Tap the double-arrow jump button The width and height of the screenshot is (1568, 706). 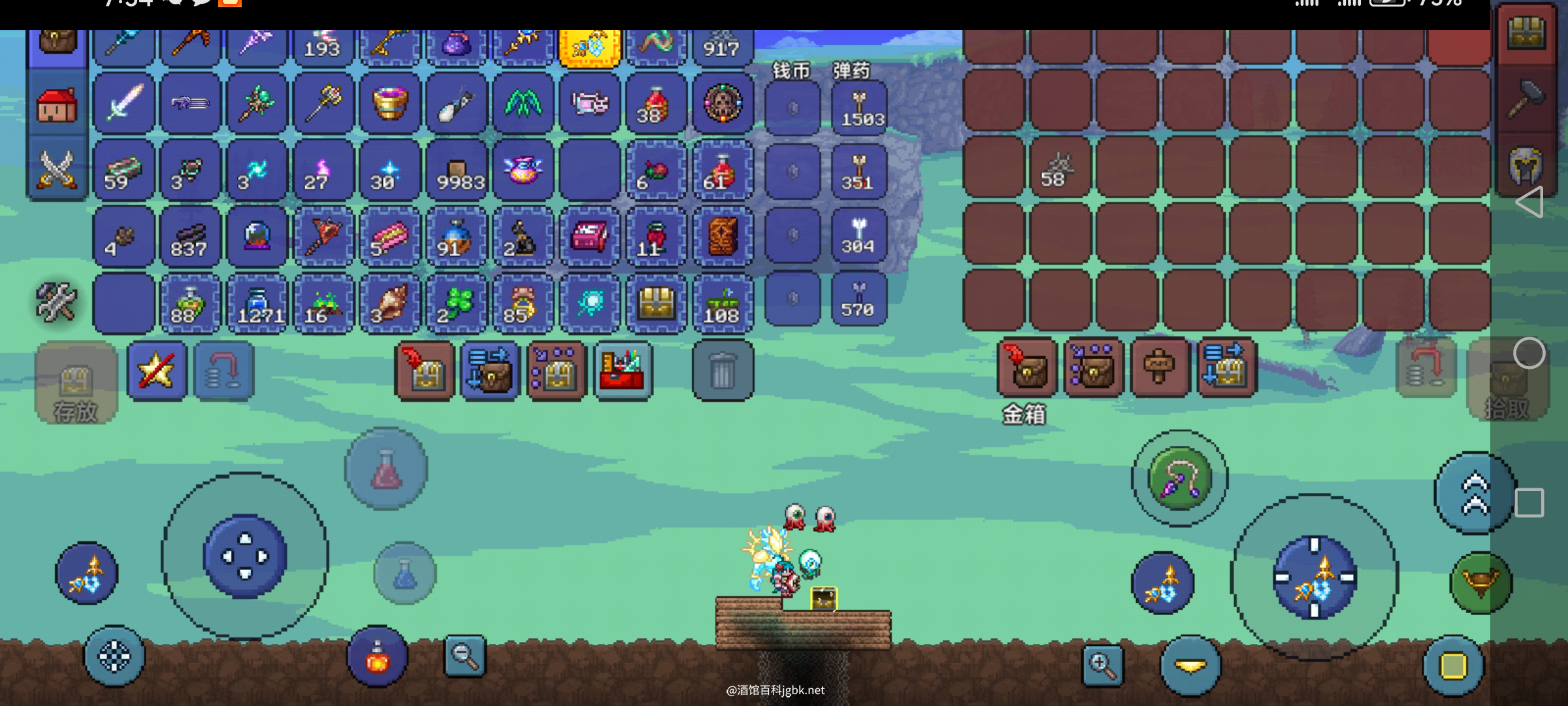tap(1475, 494)
